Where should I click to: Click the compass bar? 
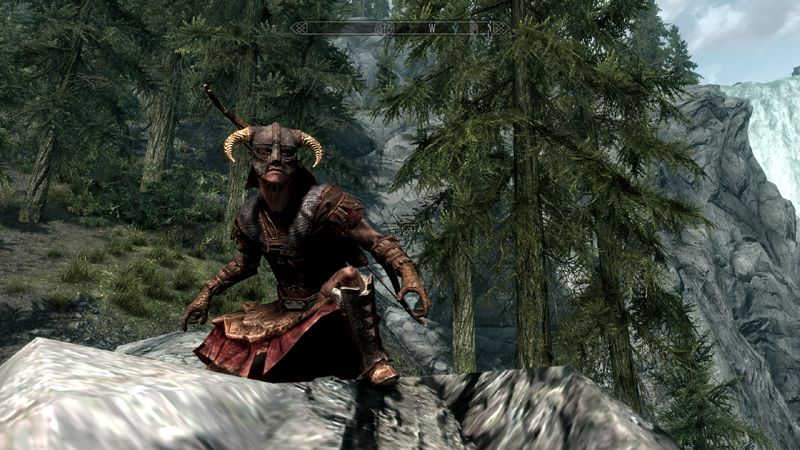pyautogui.click(x=400, y=28)
